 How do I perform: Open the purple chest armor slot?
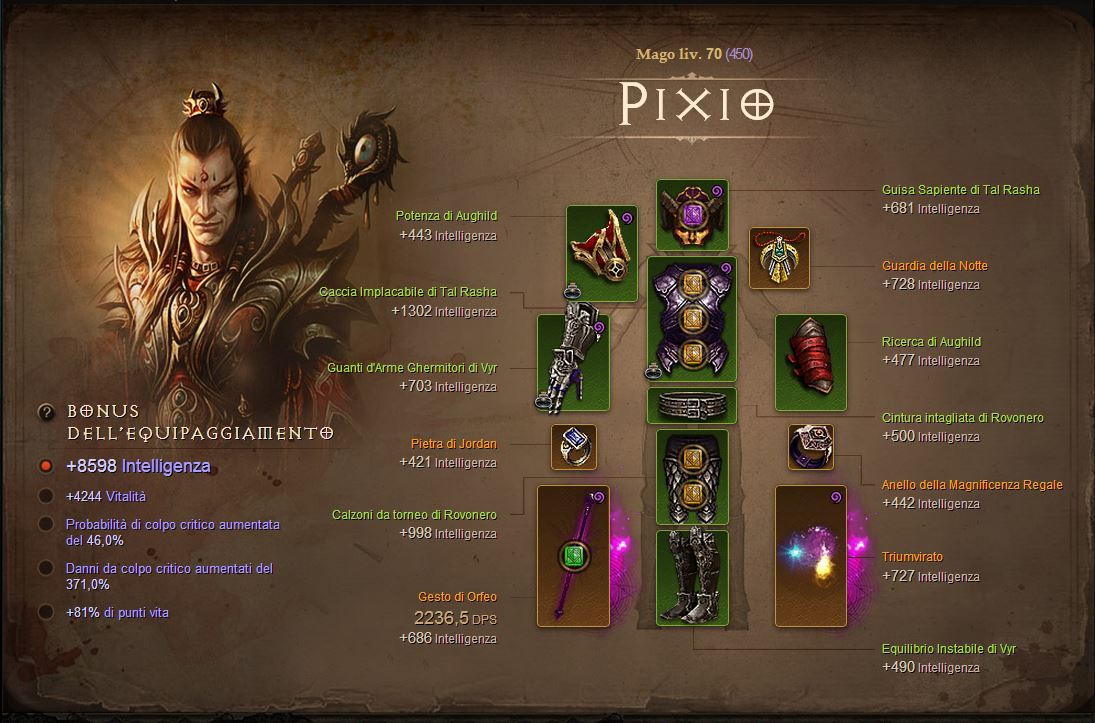[692, 319]
